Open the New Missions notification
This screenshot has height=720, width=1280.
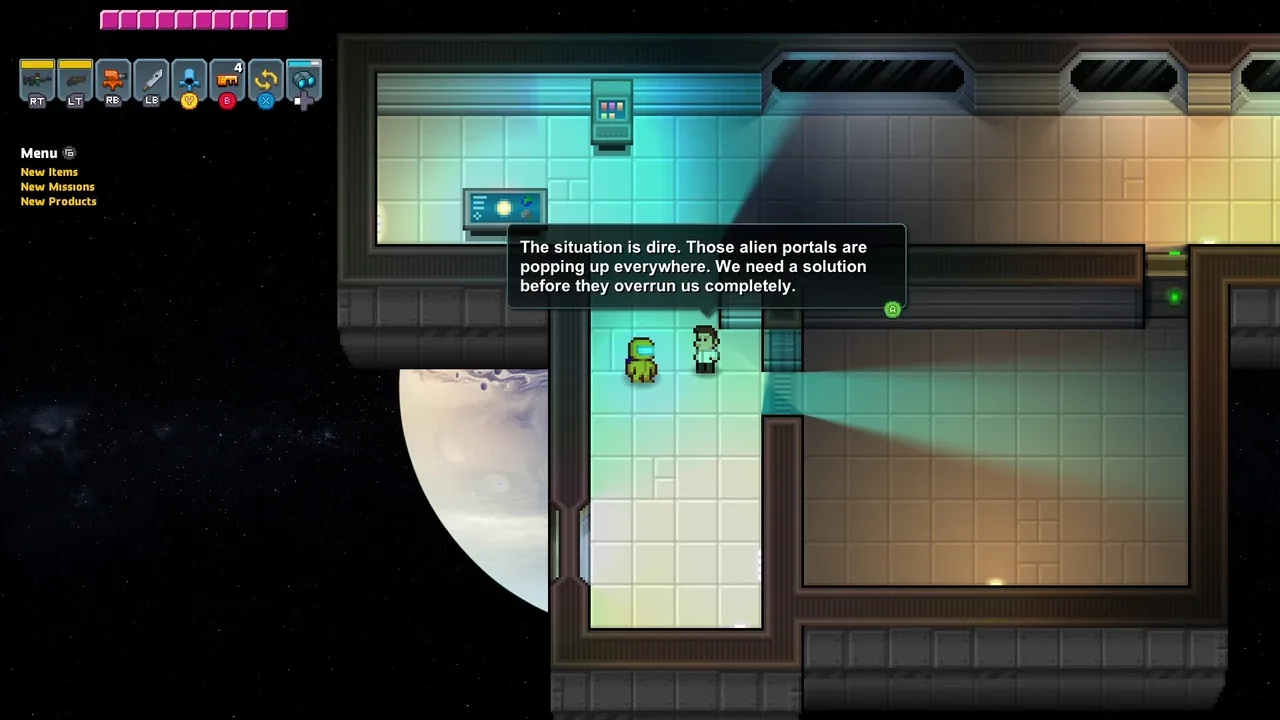click(x=58, y=187)
